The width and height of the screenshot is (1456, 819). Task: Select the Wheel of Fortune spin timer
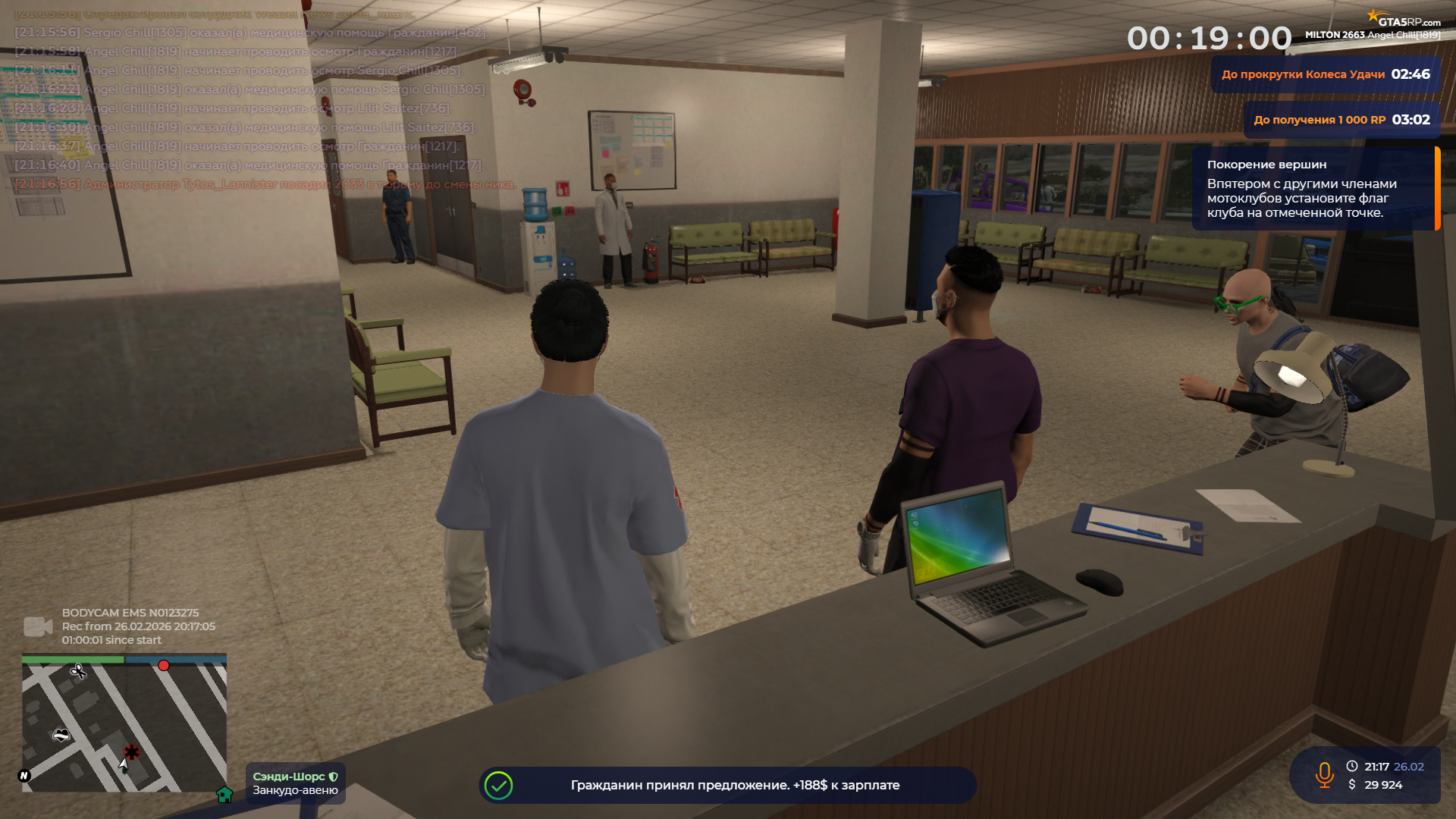pos(1325,74)
